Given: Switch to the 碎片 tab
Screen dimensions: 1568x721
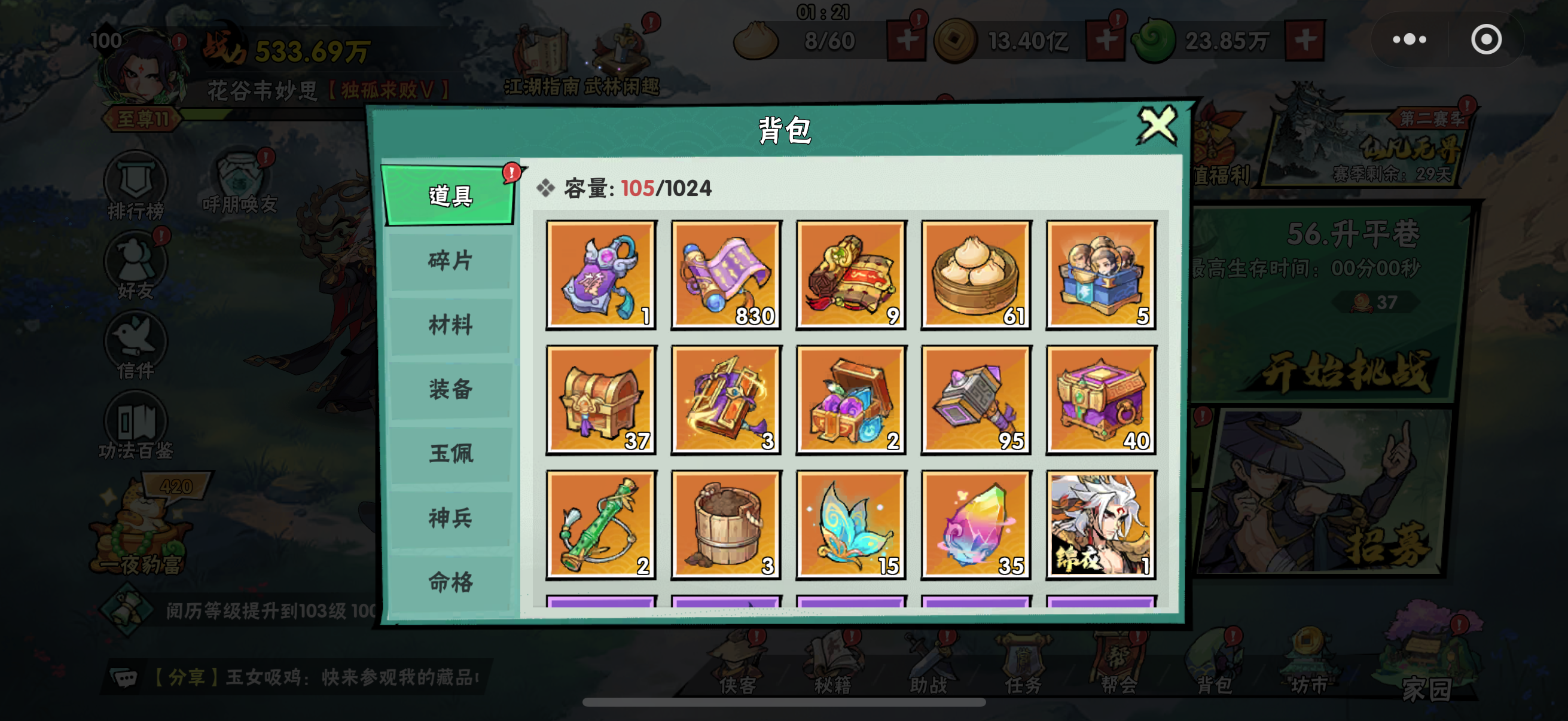Looking at the screenshot, I should coord(450,262).
